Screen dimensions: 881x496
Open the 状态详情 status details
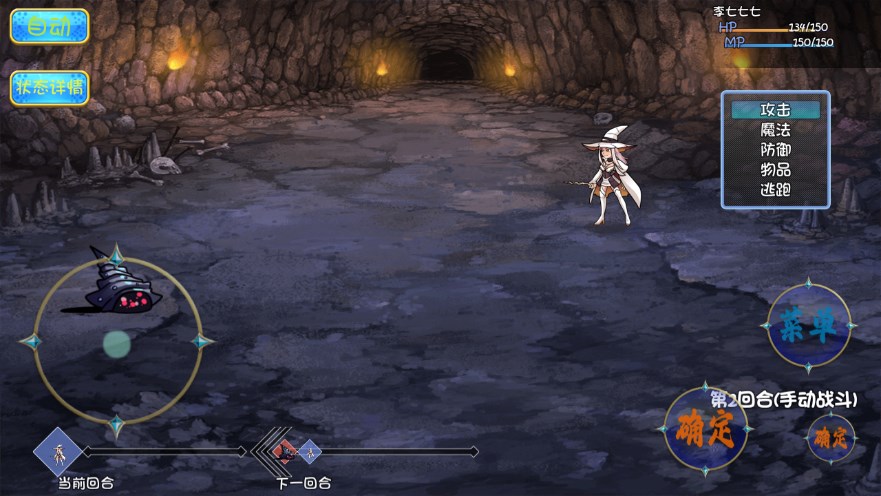tap(49, 88)
